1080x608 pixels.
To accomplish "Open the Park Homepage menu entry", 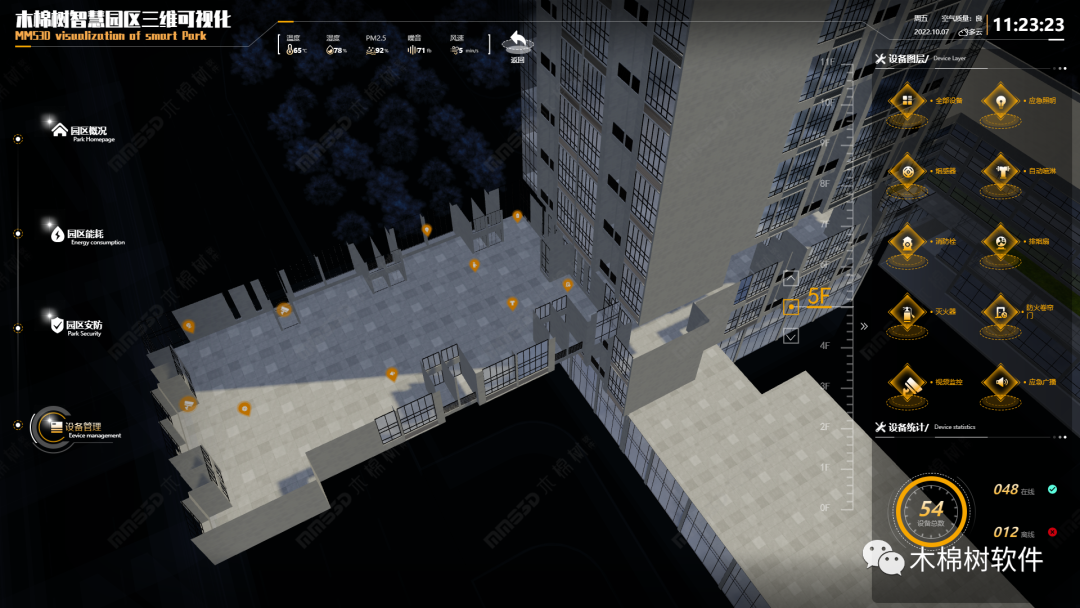I will pos(86,131).
